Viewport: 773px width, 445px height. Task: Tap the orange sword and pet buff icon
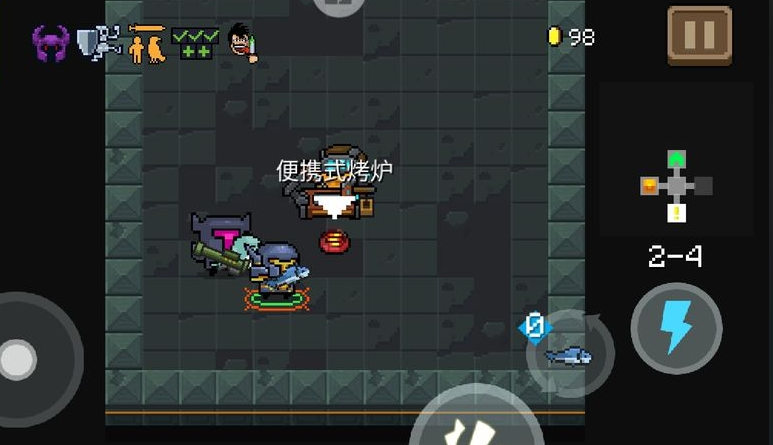tap(147, 43)
